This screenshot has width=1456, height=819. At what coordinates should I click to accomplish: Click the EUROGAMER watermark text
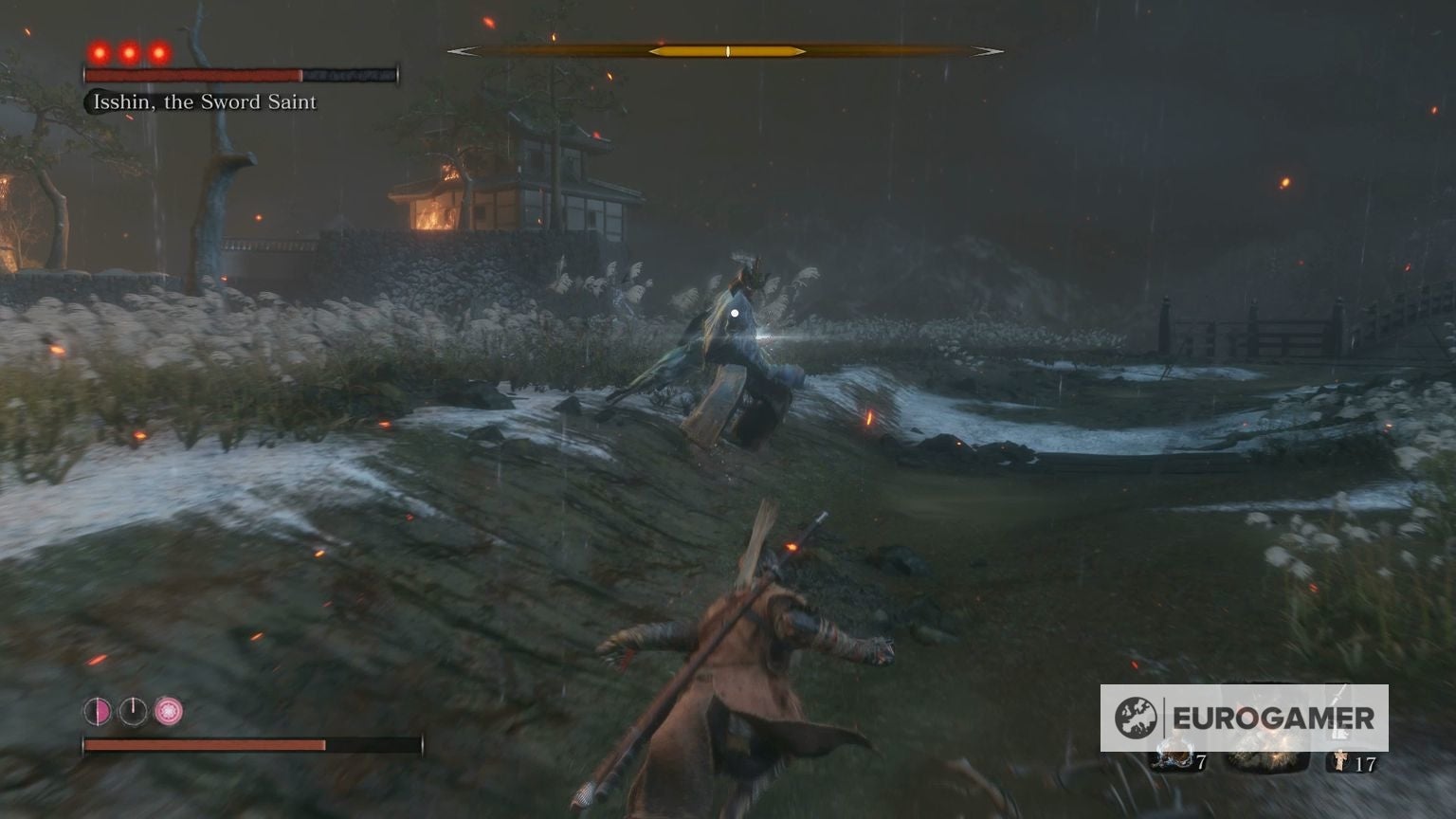coord(1275,716)
